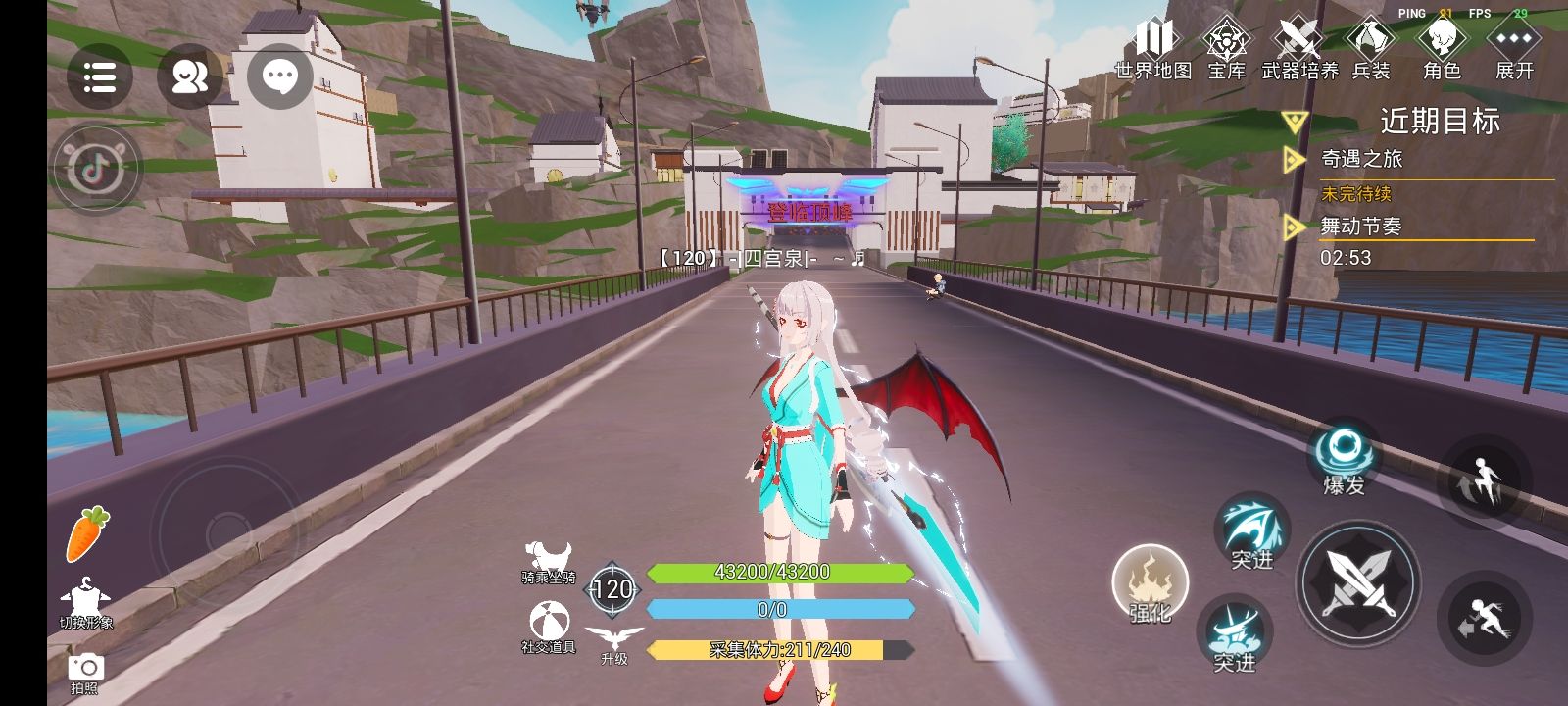Viewport: 1568px width, 706px height.
Task: Open the 兵装 equipment menu
Action: (x=1371, y=49)
